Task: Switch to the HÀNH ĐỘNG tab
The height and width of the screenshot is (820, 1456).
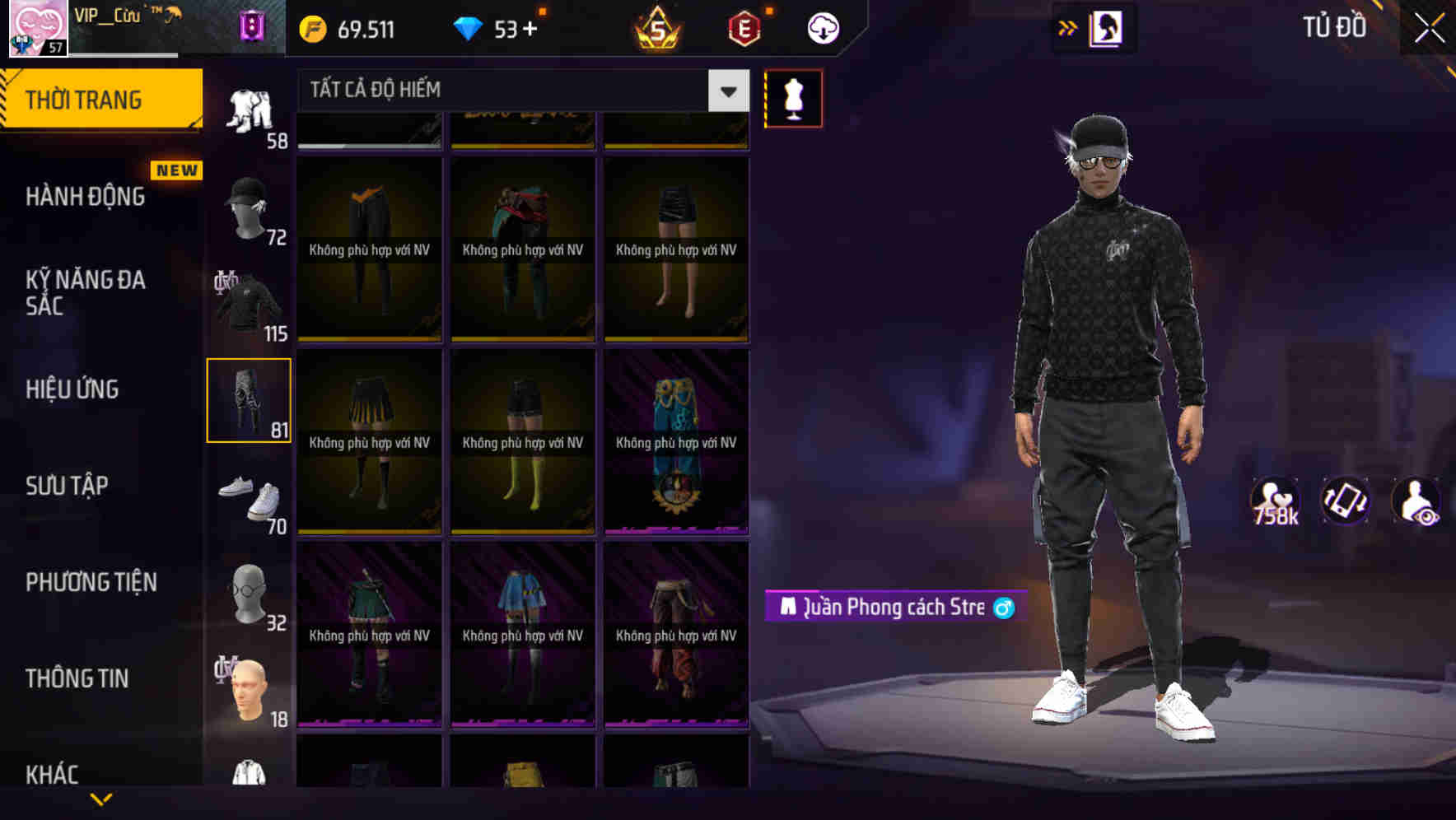Action: pos(85,197)
